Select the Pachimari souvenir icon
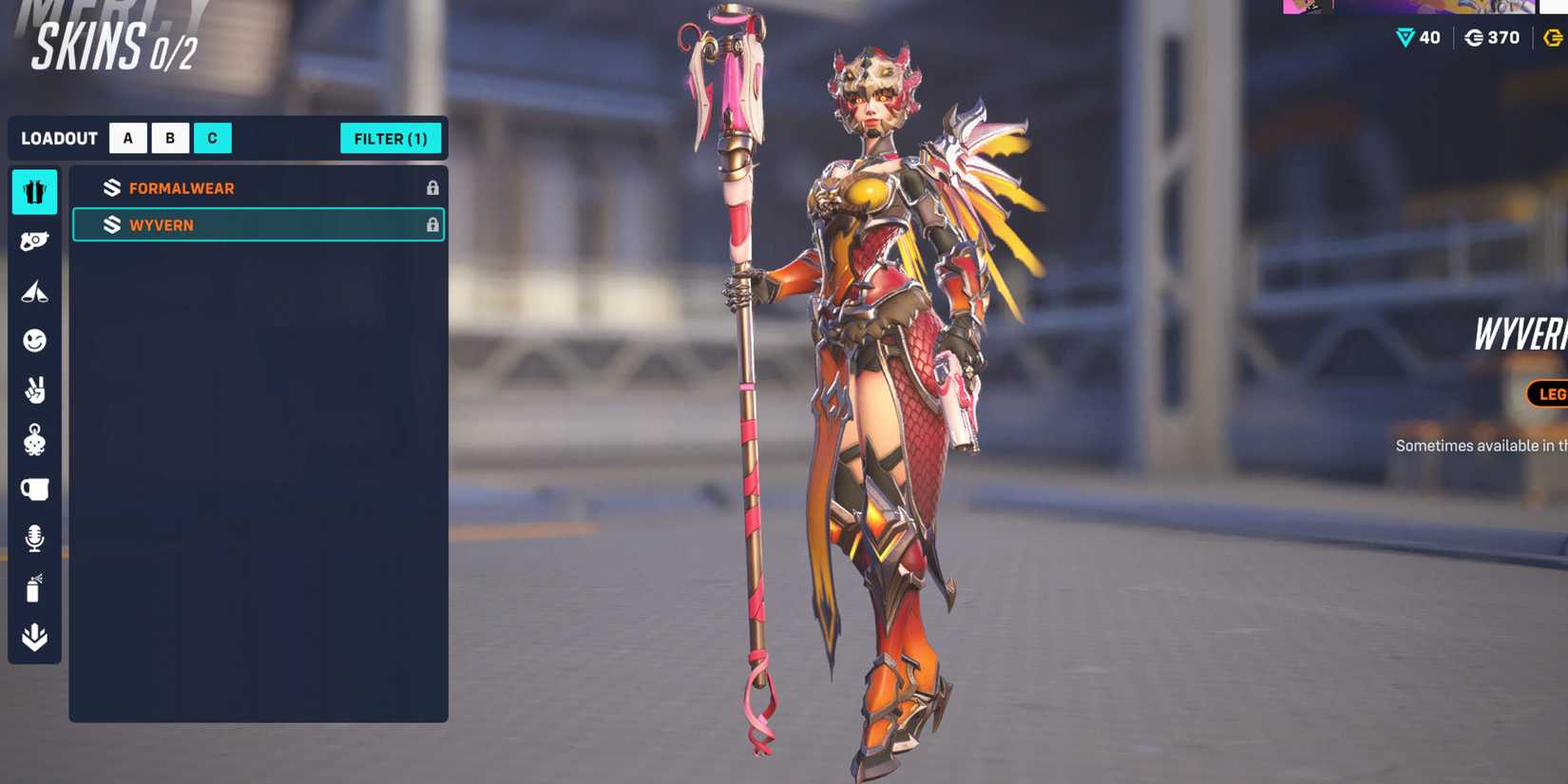Viewport: 1568px width, 784px height. (x=34, y=442)
